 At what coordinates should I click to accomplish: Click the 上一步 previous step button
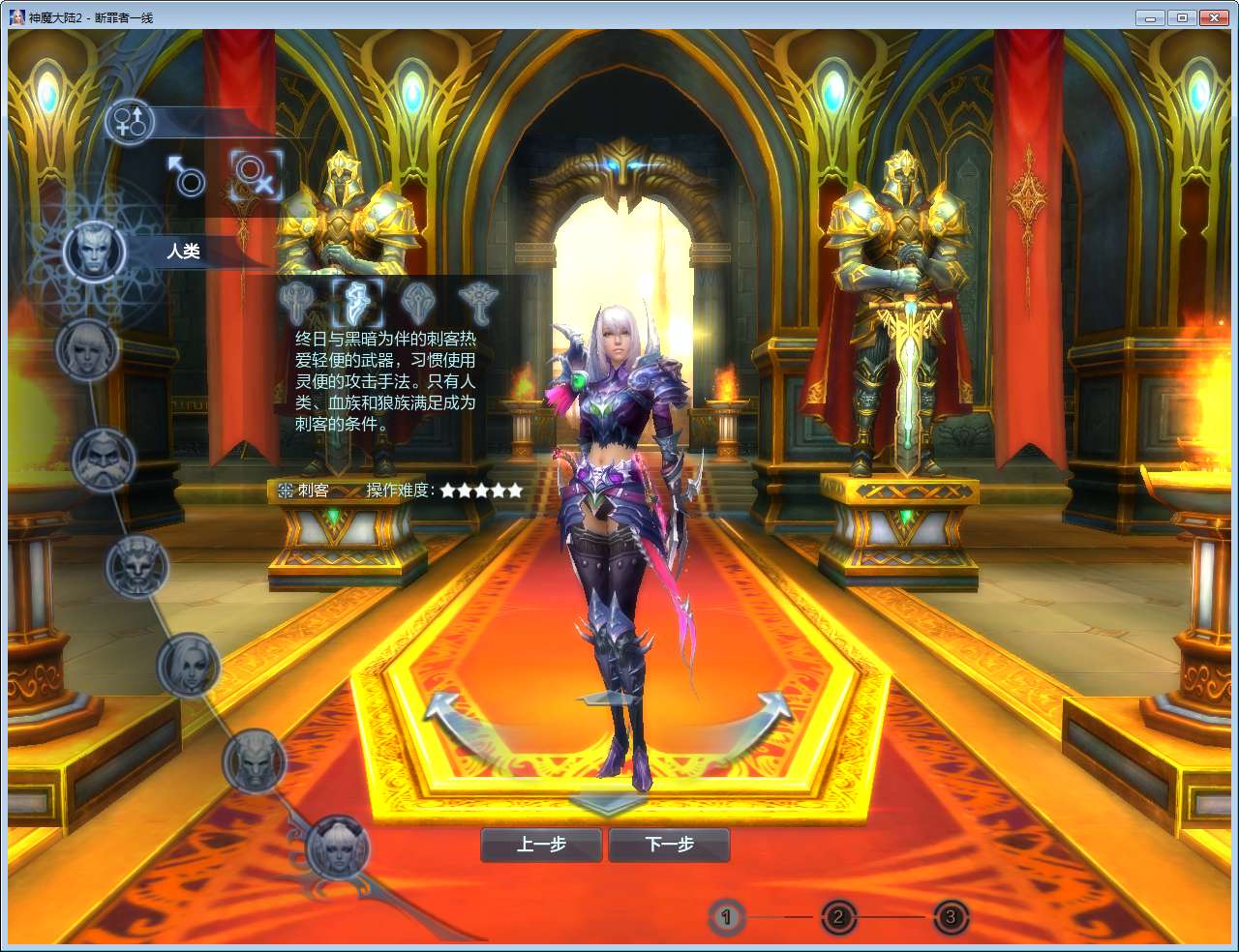pyautogui.click(x=540, y=844)
